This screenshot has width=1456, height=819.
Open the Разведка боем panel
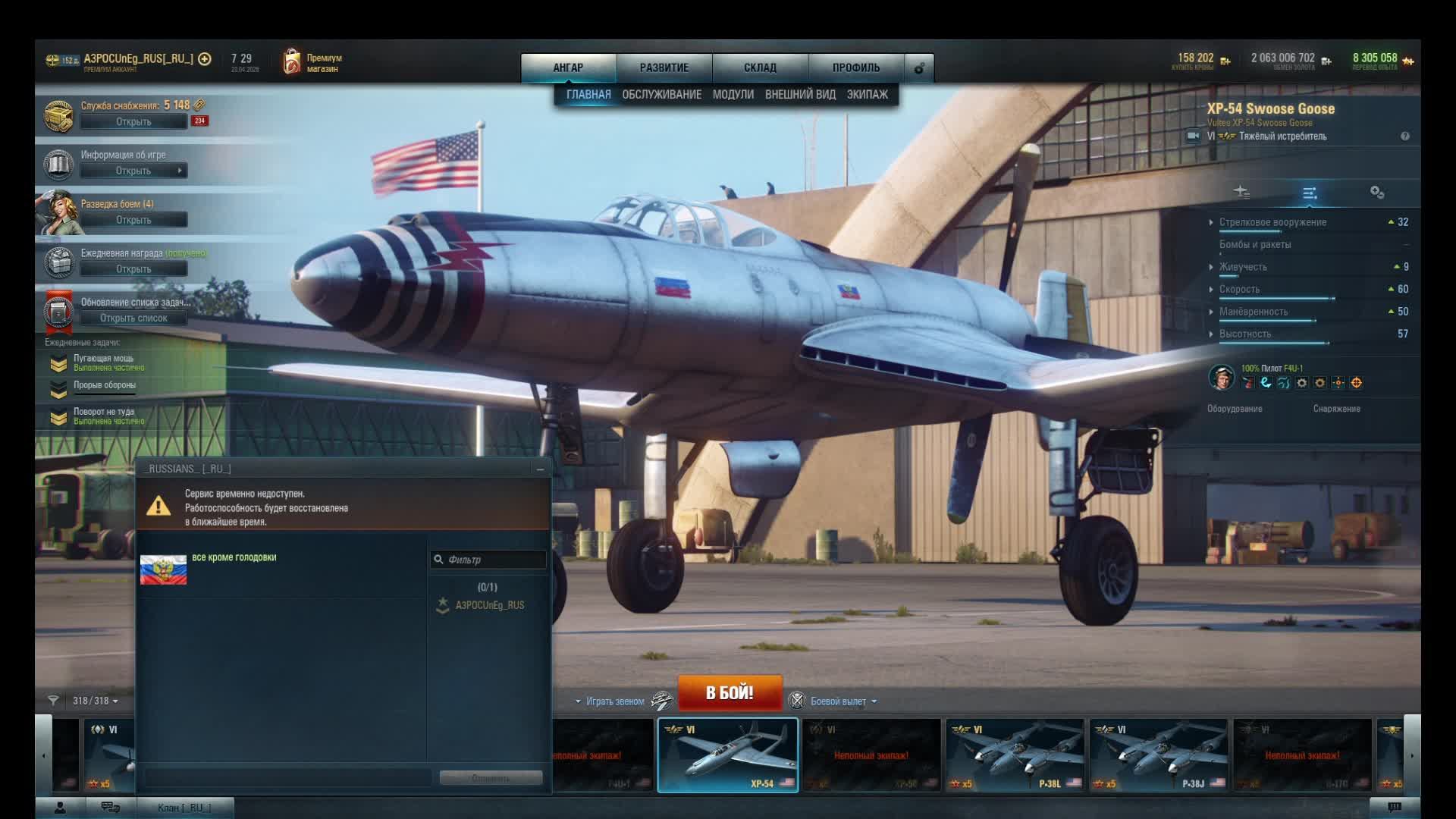click(133, 220)
